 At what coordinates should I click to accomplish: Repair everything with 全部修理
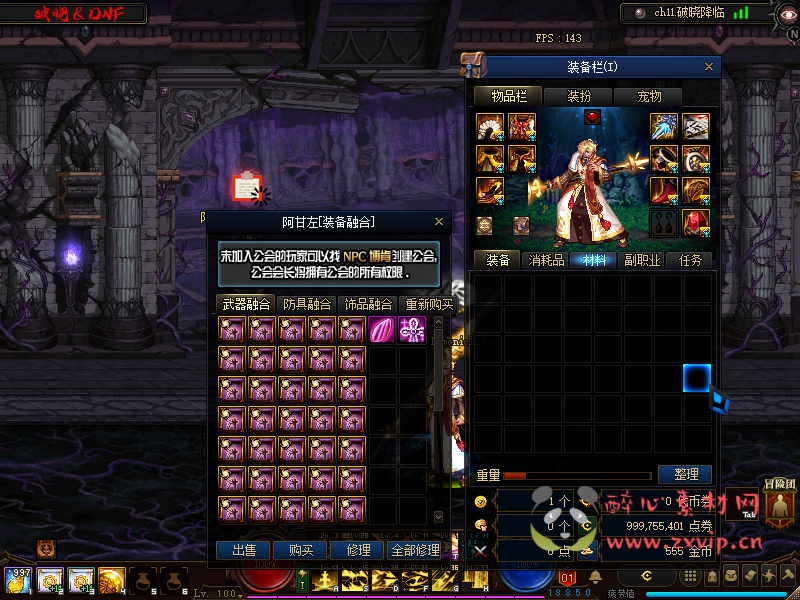(x=415, y=550)
